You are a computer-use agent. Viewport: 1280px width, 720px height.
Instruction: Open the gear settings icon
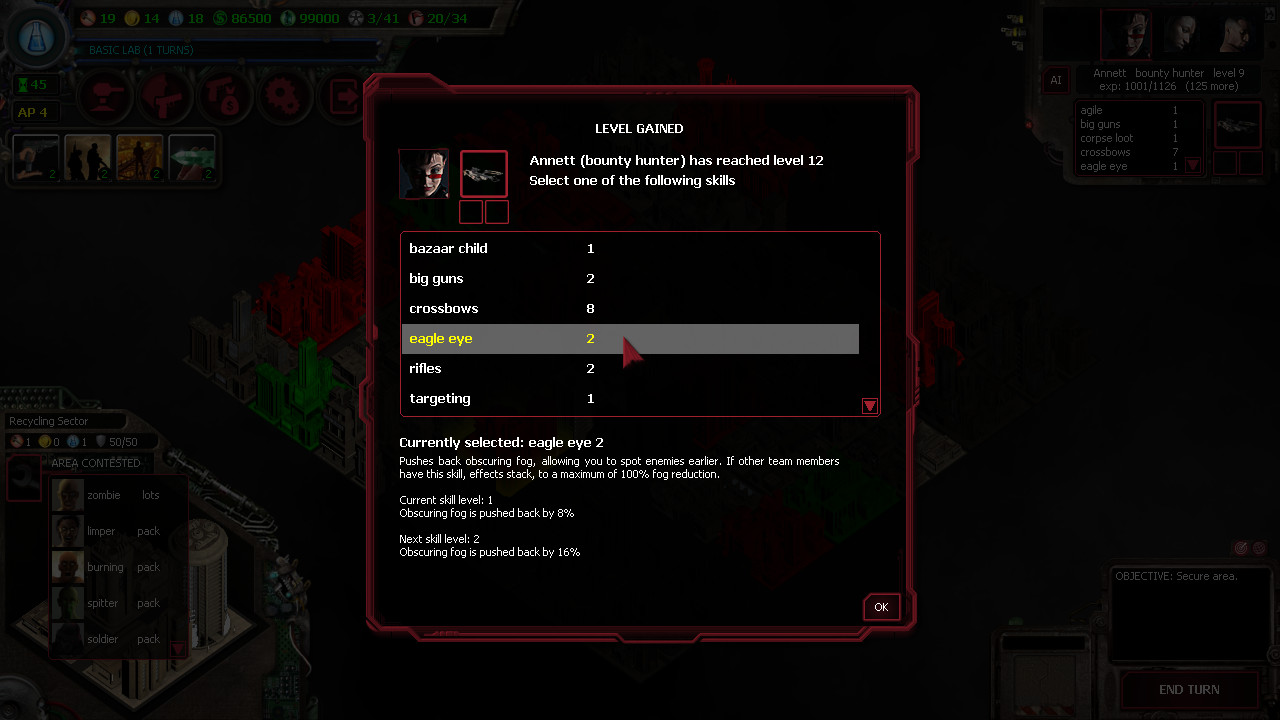click(x=284, y=96)
